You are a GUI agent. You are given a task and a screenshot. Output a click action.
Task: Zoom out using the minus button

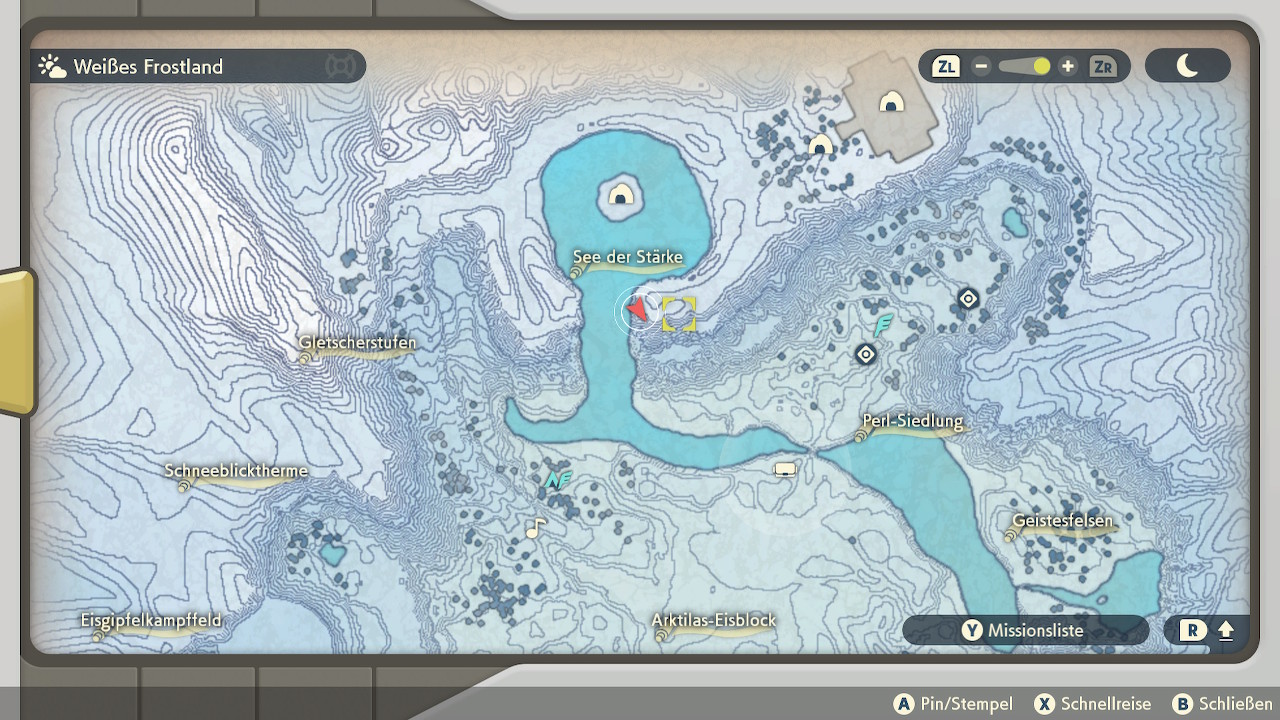pyautogui.click(x=981, y=67)
